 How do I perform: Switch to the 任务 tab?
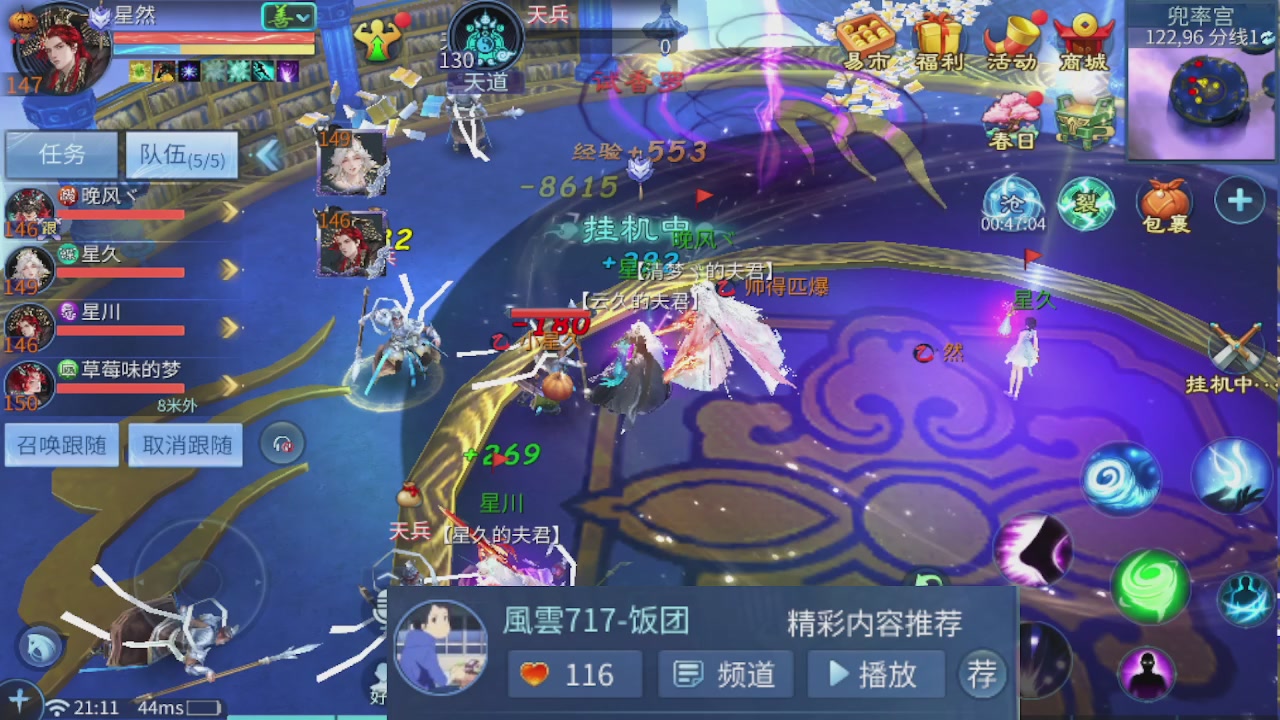[61, 154]
